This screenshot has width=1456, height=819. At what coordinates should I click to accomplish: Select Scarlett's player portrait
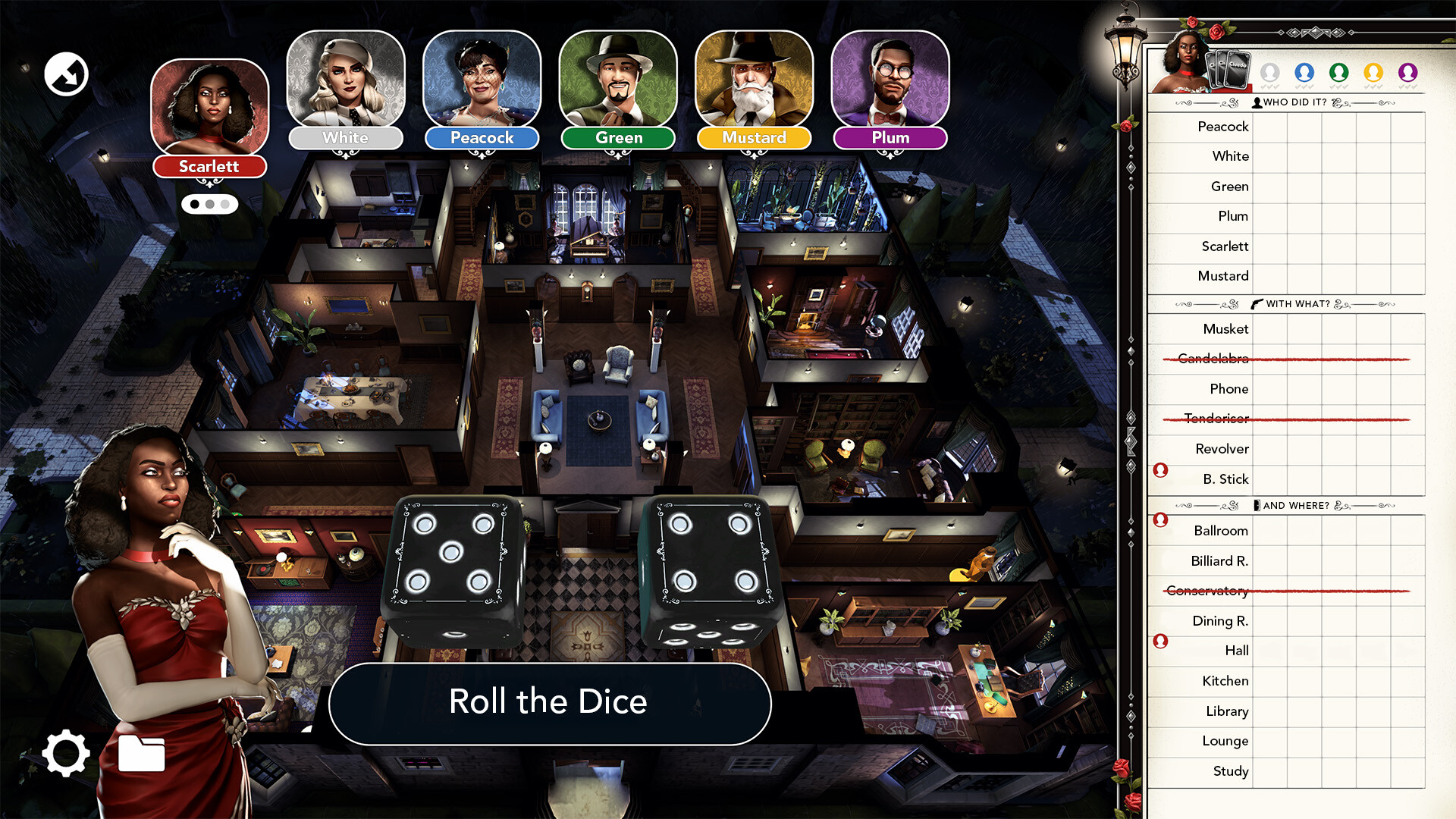210,108
